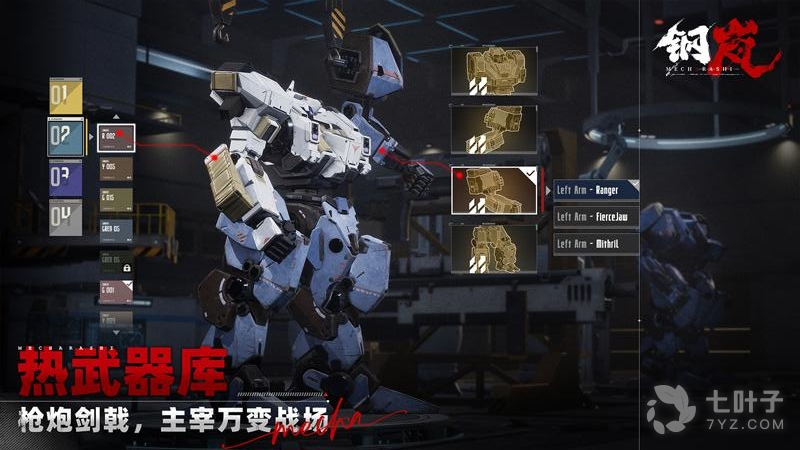Pick the R 002 paint swatch

(x=115, y=136)
